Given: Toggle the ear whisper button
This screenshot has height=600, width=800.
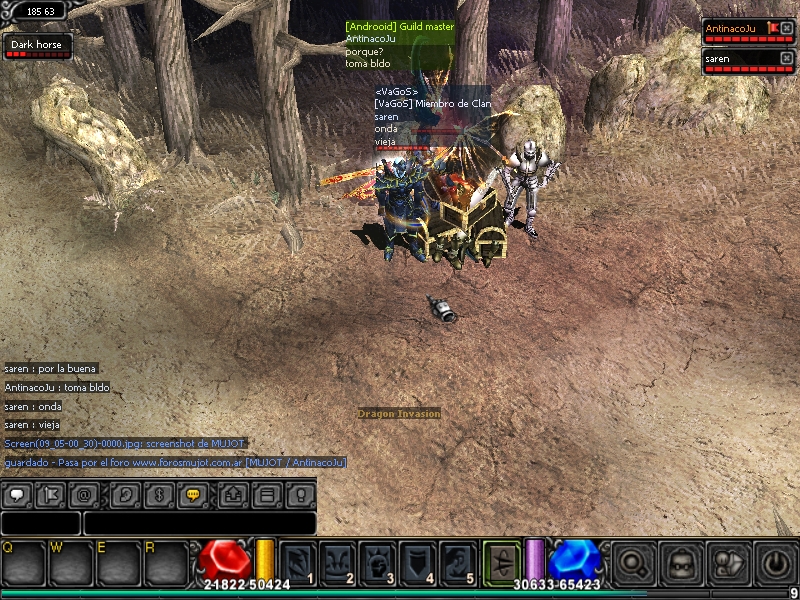Looking at the screenshot, I should coord(126,494).
